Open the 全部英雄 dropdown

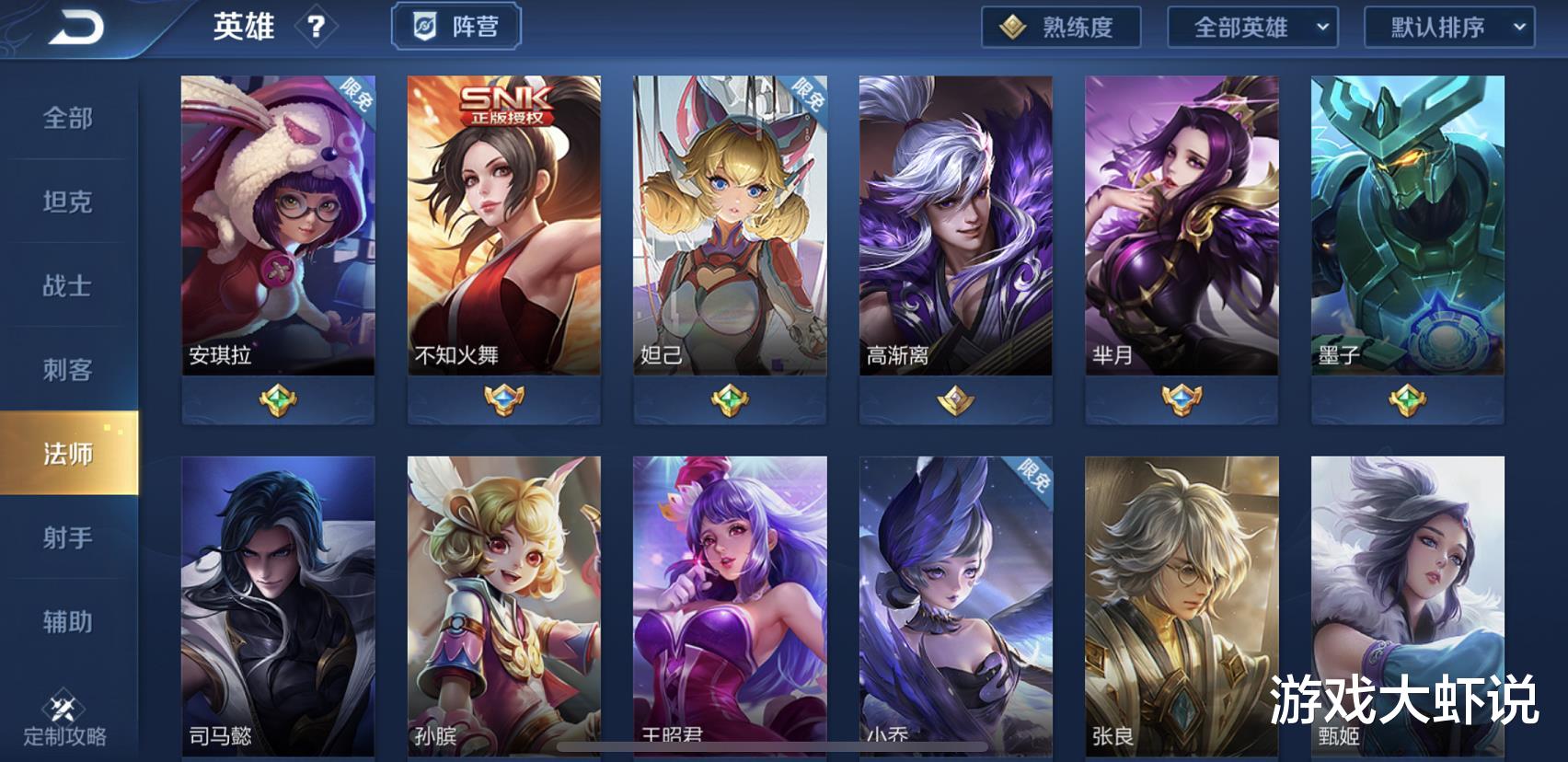1254,28
